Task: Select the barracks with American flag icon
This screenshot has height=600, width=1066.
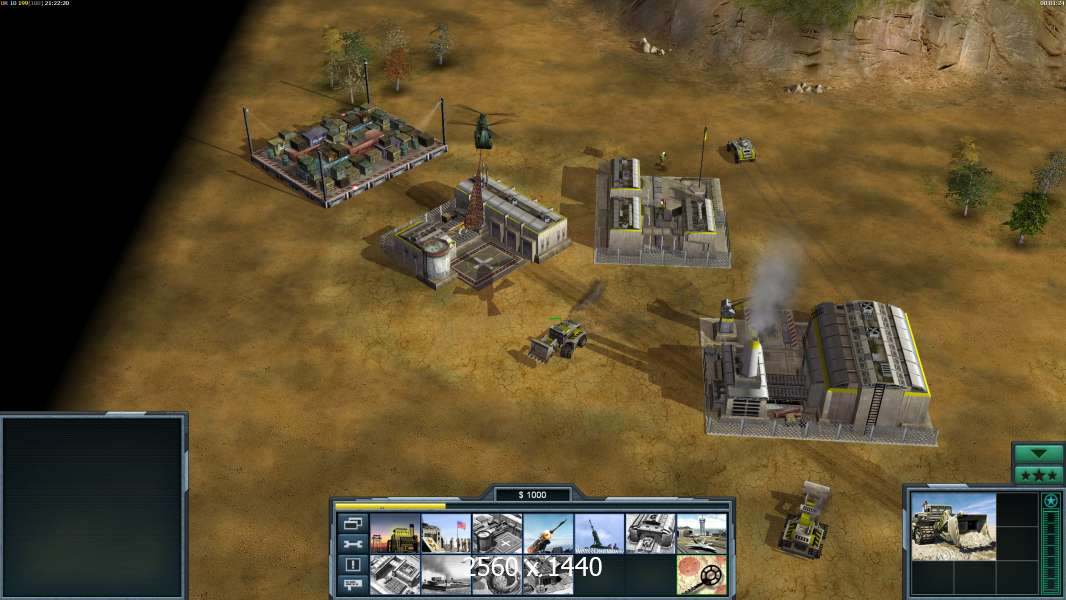Action: pos(446,533)
